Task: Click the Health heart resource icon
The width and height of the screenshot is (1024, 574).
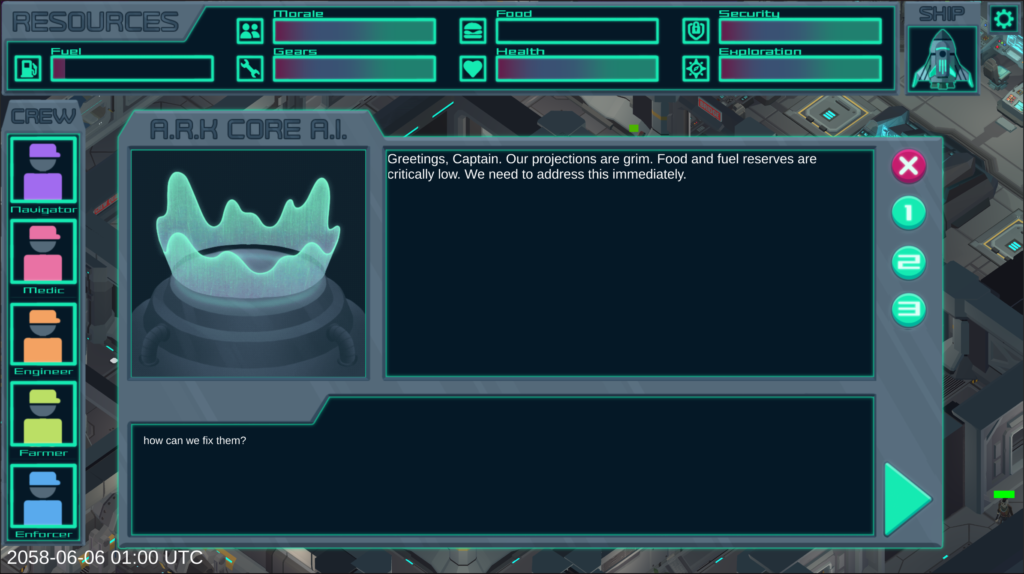Action: (x=473, y=68)
